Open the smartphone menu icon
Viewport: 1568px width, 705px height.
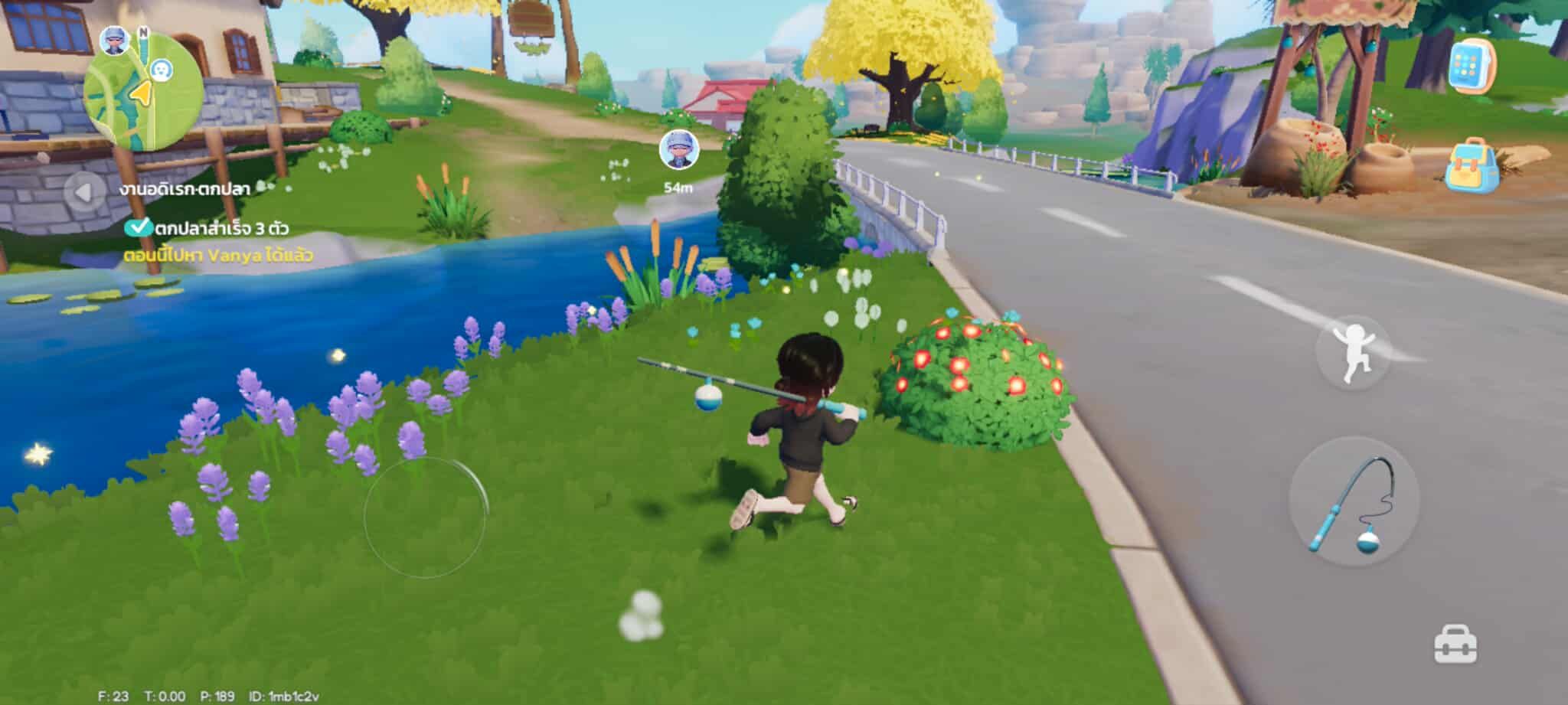click(x=1472, y=66)
